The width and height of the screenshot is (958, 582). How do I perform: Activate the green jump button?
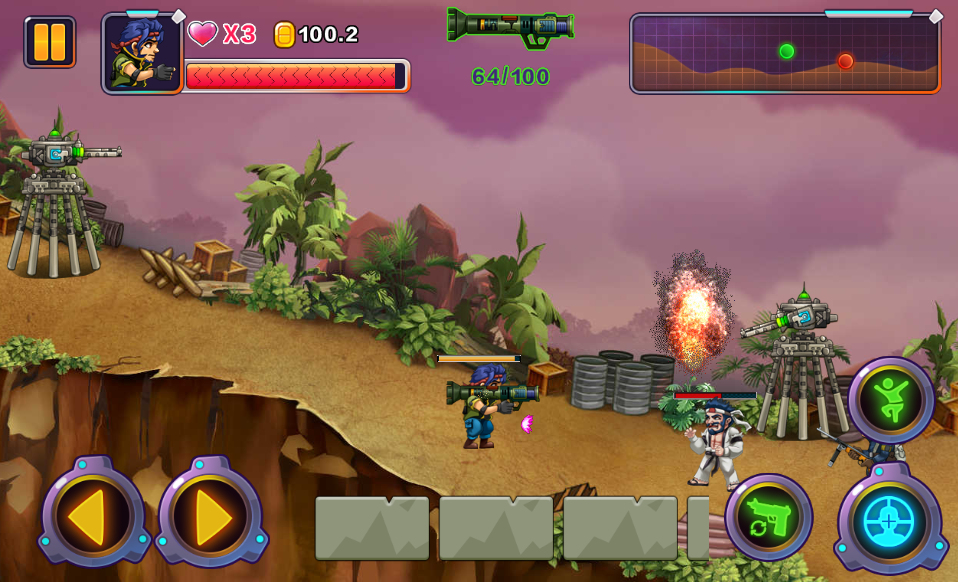(889, 400)
